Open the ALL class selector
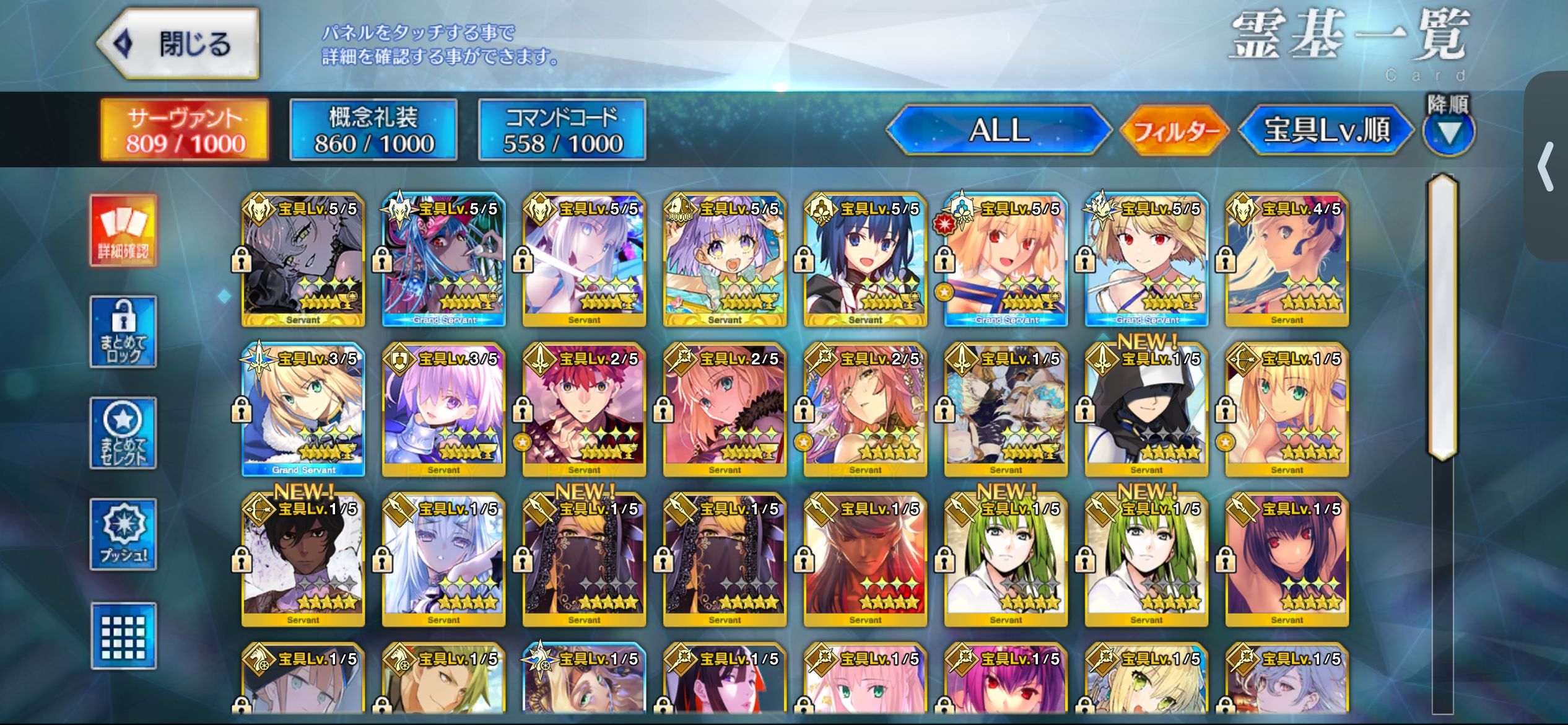The image size is (1568, 725). pyautogui.click(x=998, y=130)
